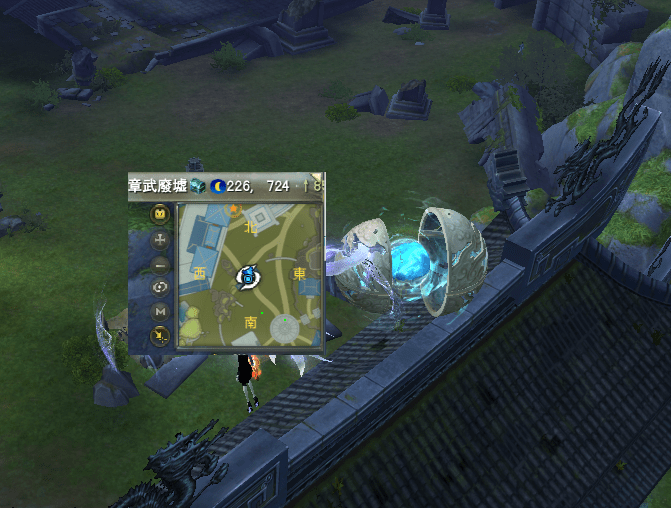Click the yellow arrow button under M
Image resolution: width=671 pixels, height=508 pixels.
tap(160, 336)
